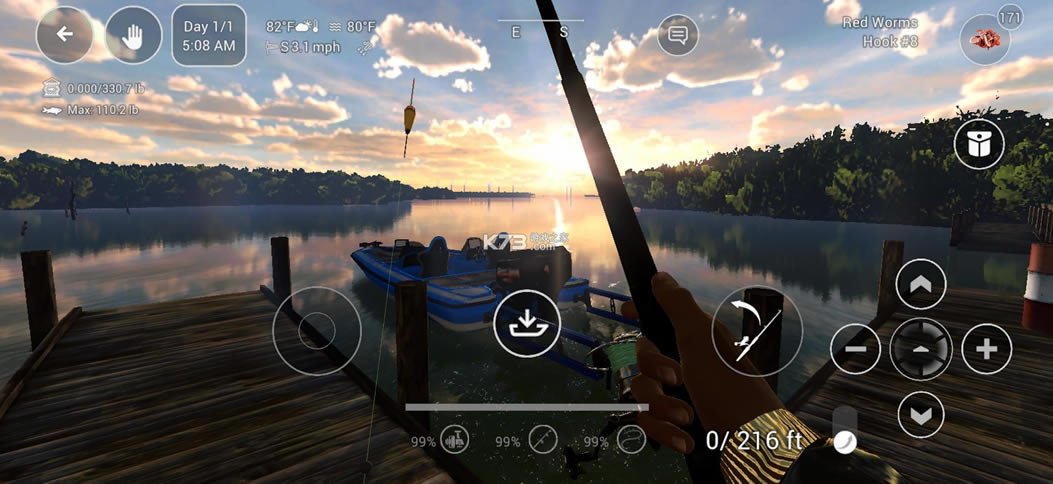Tap the line condition icon

630,439
